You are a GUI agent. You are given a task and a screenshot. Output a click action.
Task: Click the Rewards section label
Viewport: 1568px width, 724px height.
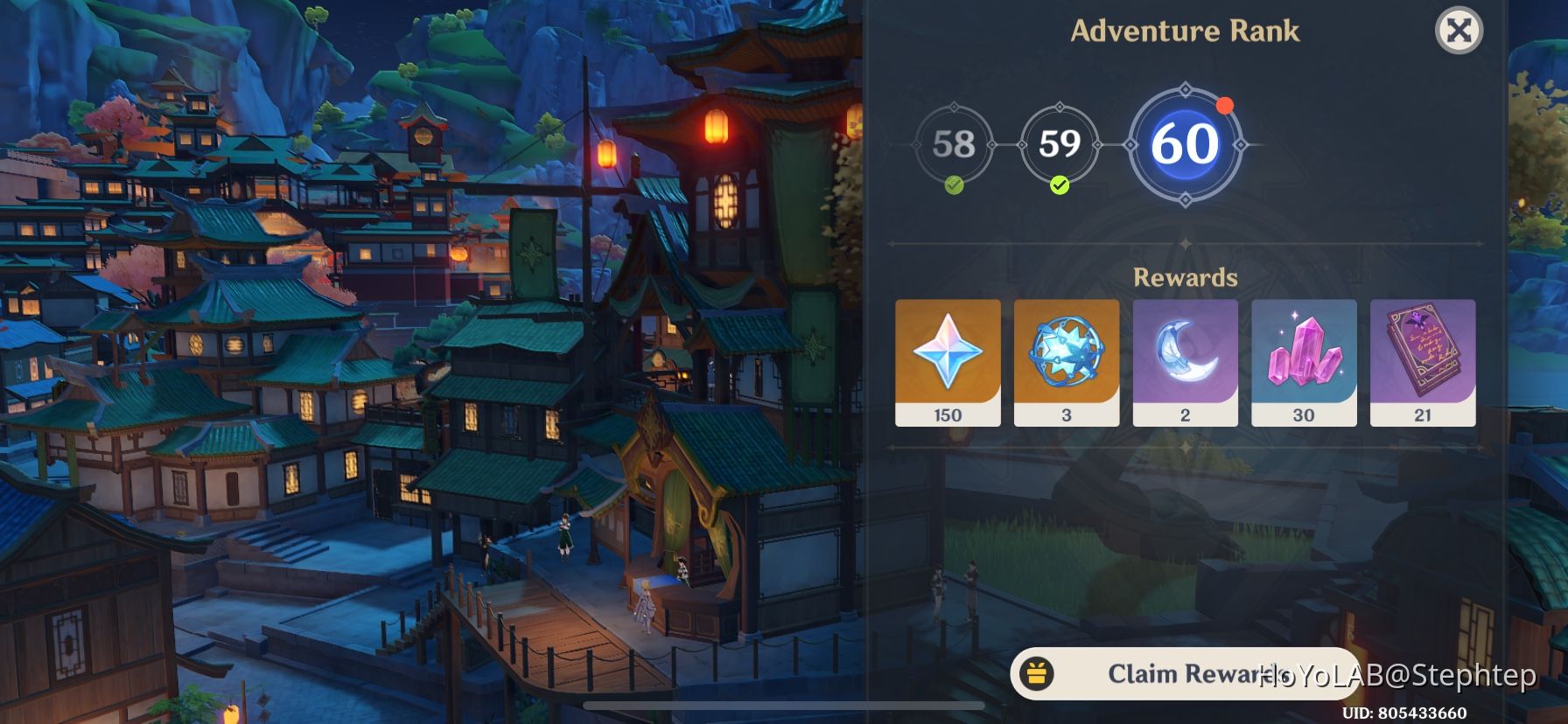coord(1186,278)
